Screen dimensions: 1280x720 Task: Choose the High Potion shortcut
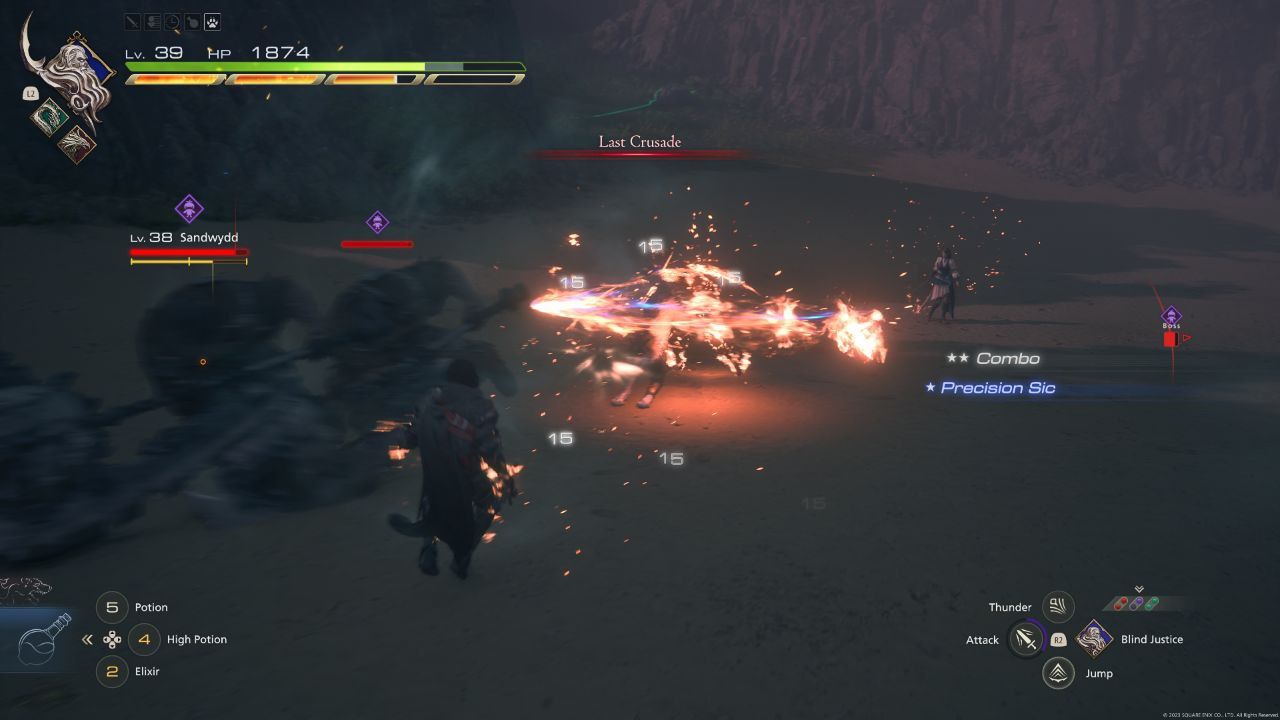click(x=195, y=639)
